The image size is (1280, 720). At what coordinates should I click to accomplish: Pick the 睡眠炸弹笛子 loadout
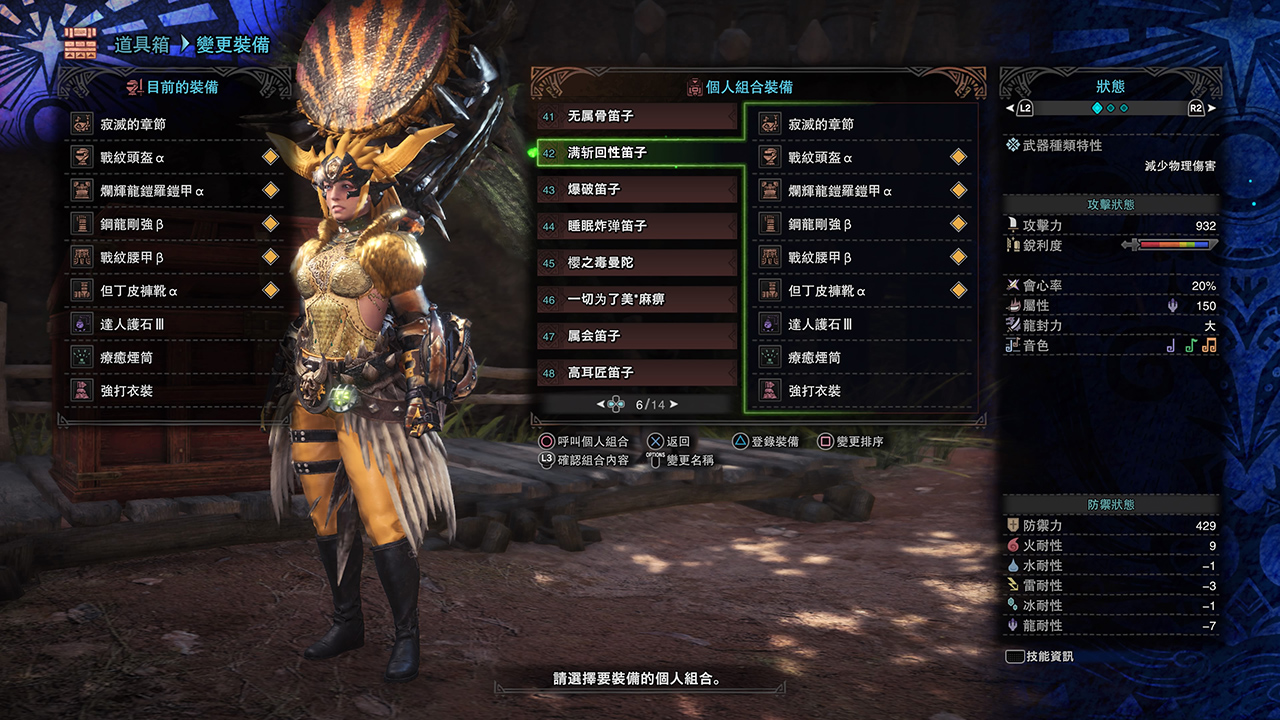[637, 226]
